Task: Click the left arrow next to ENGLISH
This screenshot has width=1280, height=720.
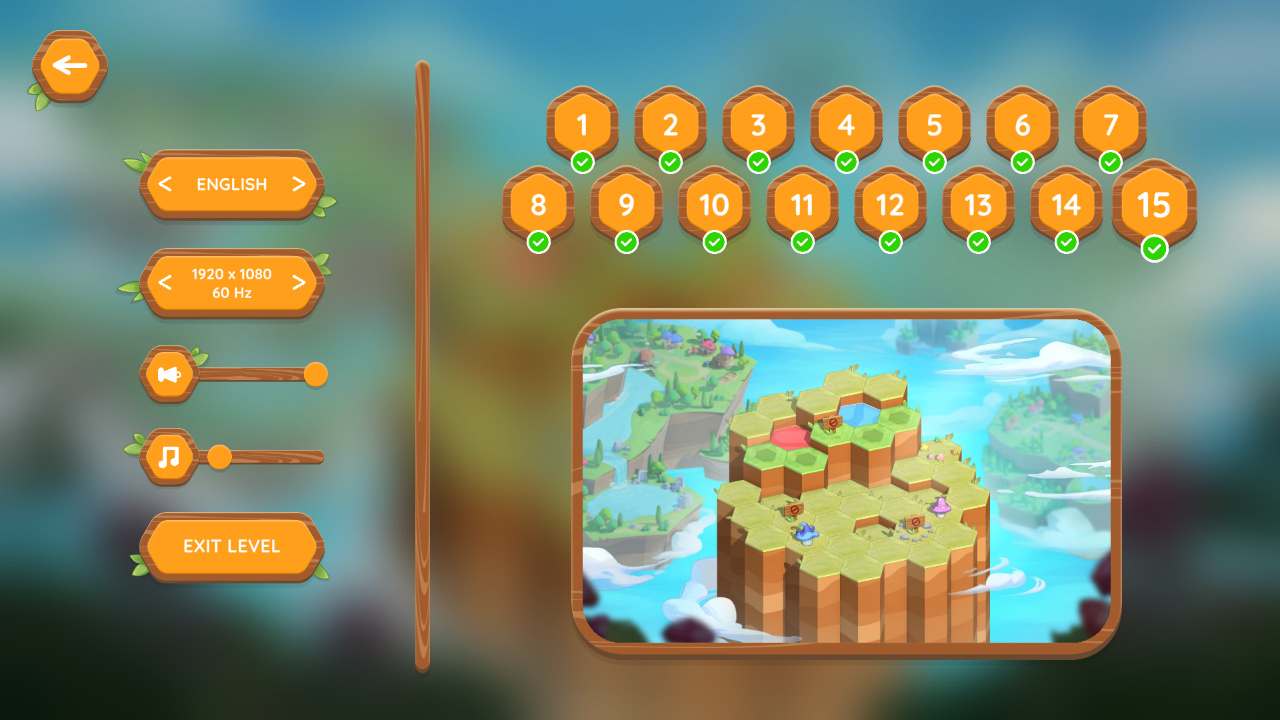Action: (x=165, y=185)
